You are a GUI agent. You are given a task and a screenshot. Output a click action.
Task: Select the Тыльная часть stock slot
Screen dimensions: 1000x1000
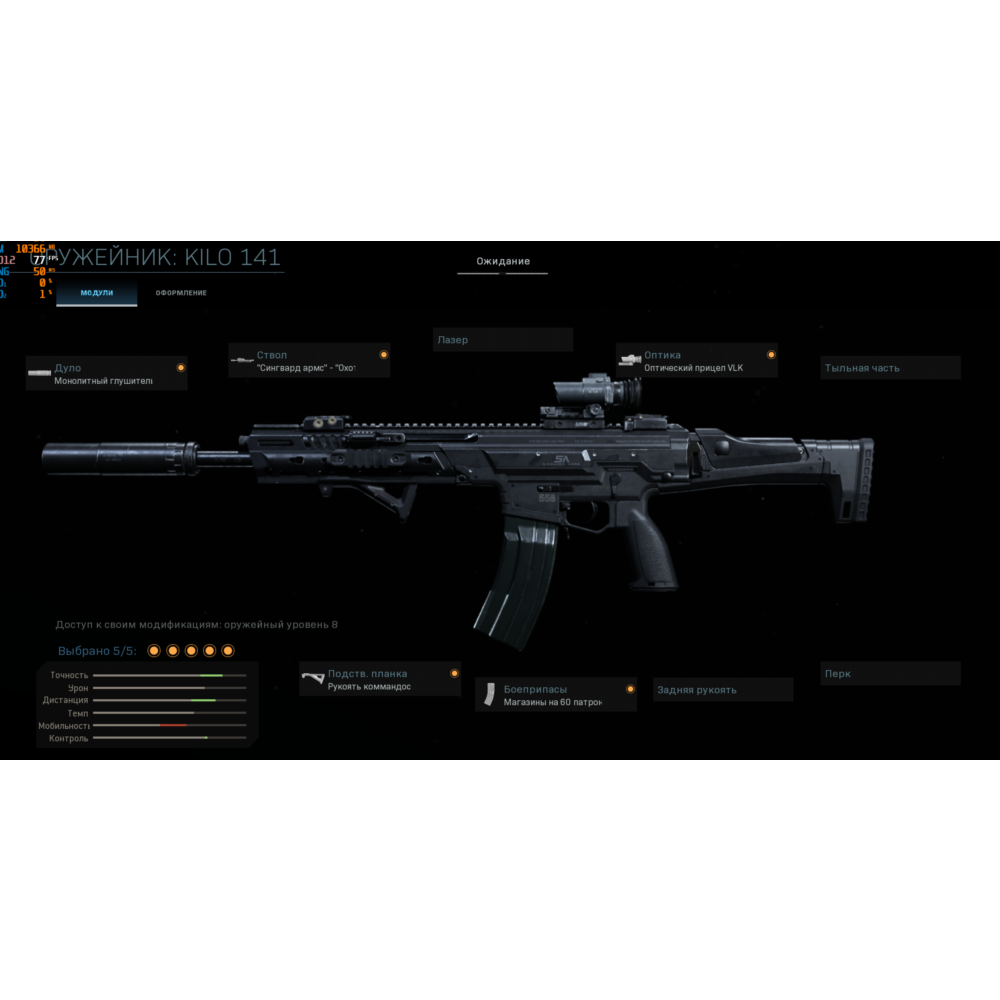pos(890,368)
